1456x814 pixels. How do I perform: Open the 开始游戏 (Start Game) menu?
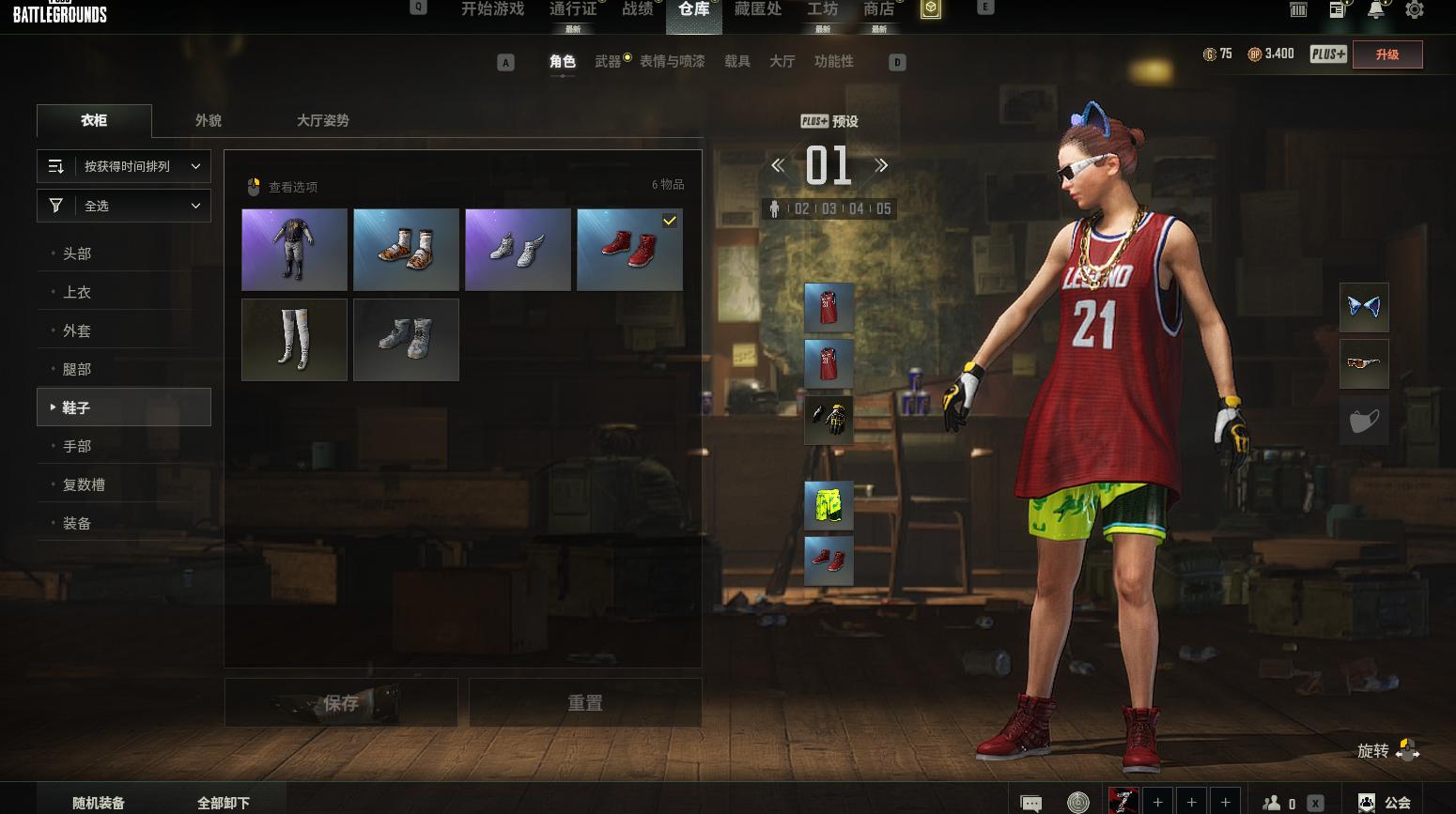tap(492, 9)
